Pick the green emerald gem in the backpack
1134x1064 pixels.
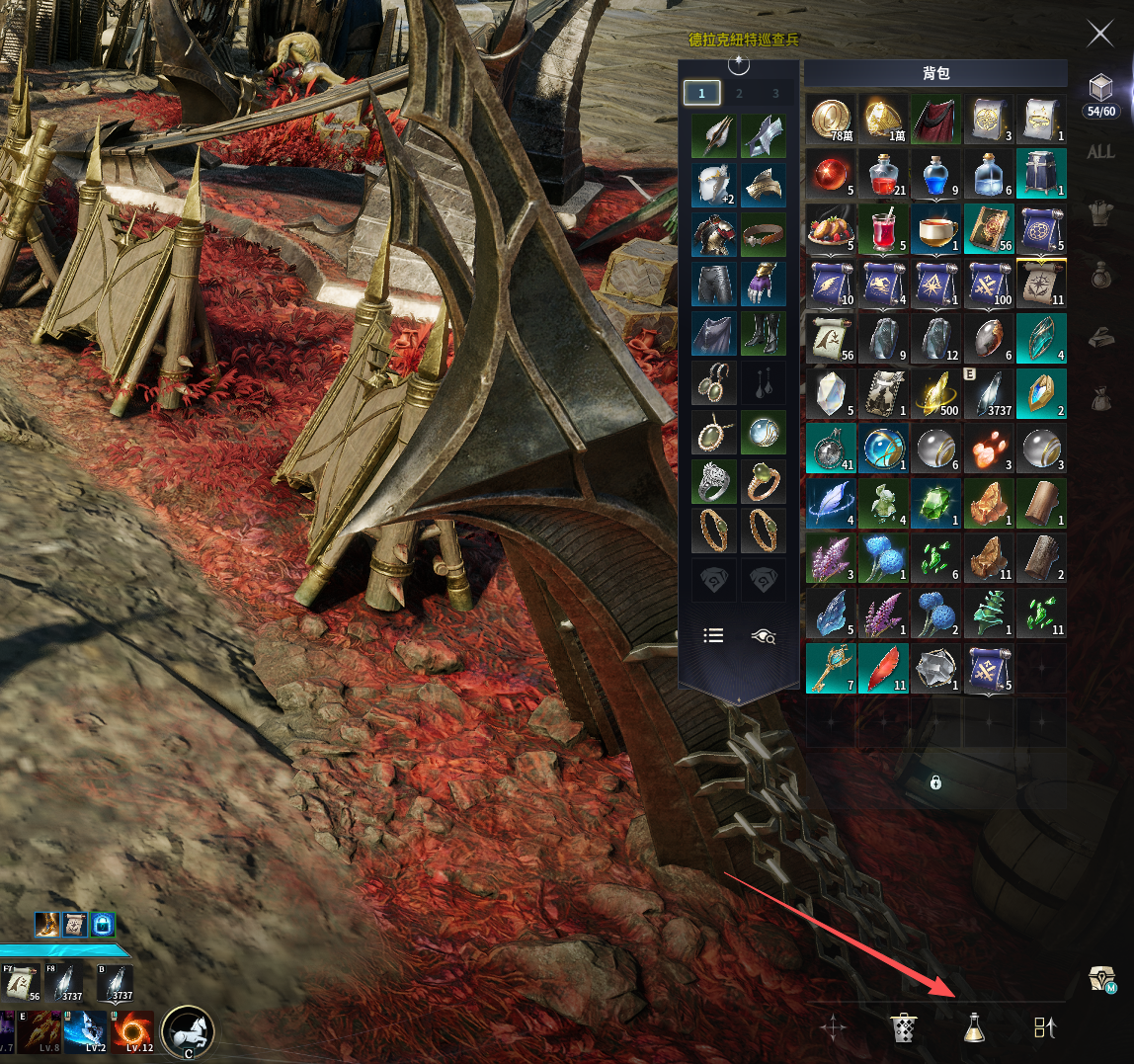(936, 502)
